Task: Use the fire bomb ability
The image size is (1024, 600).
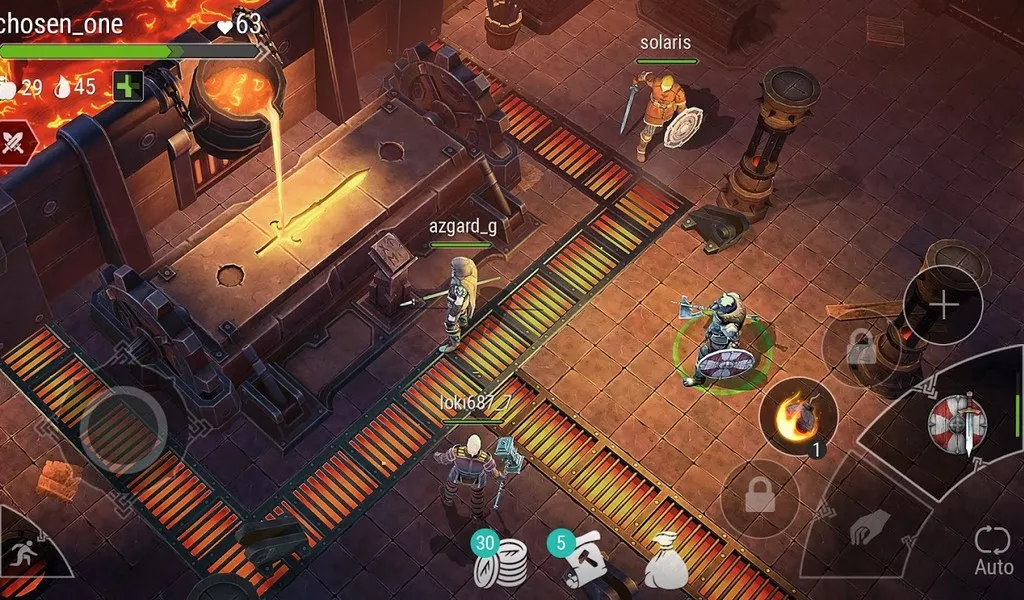Action: pyautogui.click(x=798, y=416)
